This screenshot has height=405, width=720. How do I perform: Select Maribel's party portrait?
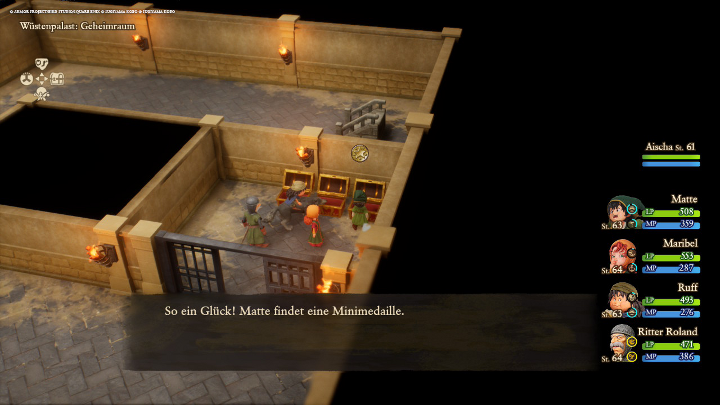coord(622,256)
